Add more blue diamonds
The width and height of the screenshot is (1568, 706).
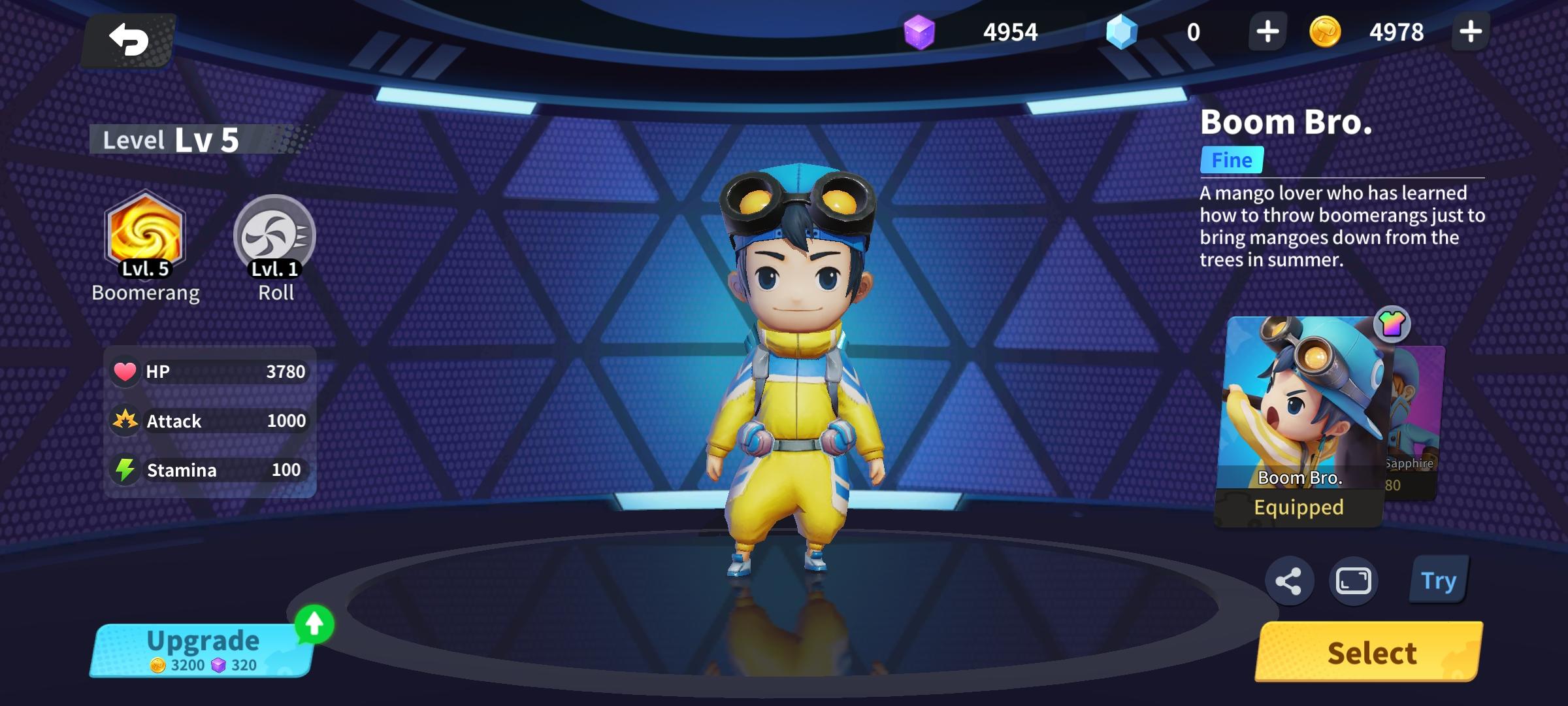1267,31
